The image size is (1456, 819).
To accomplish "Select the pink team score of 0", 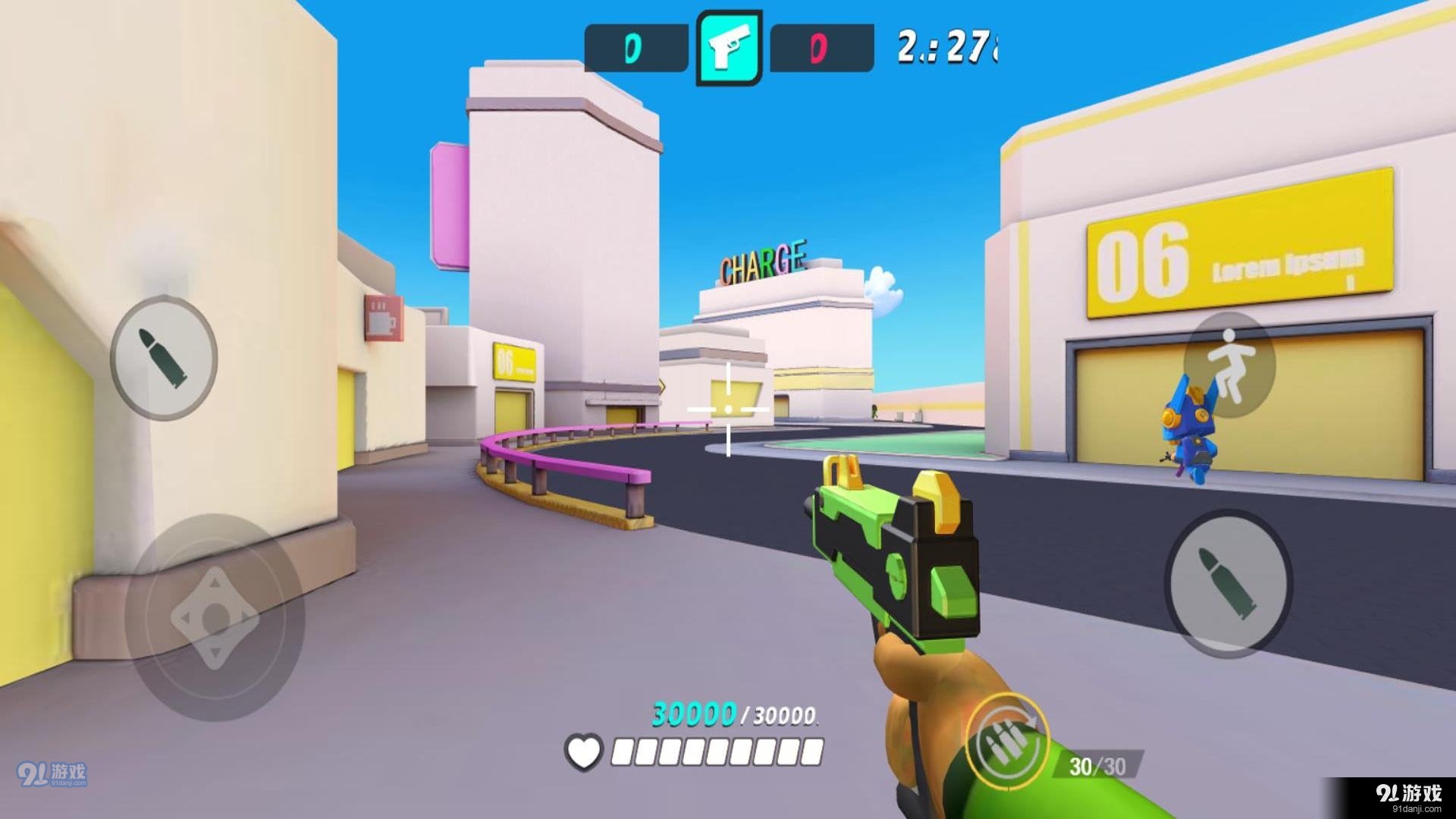I will (817, 48).
